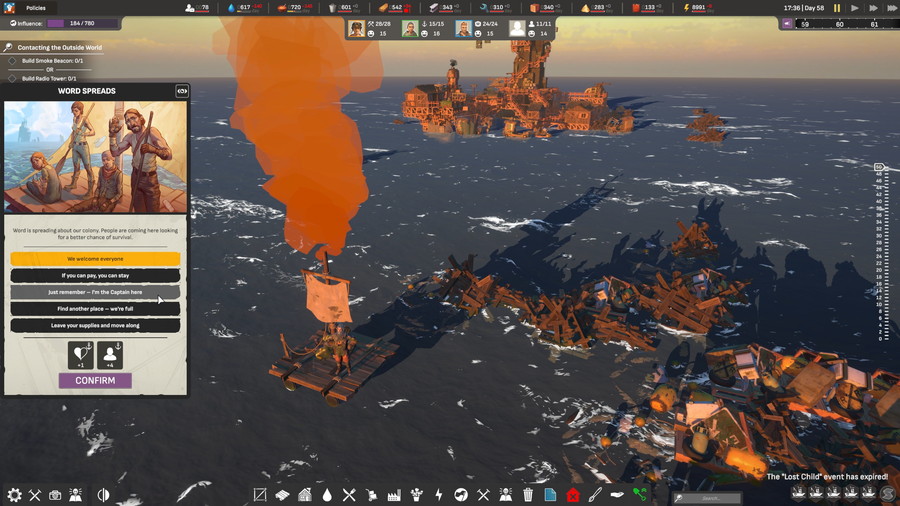Open settings via the gear icon
Viewport: 900px width, 506px height.
coord(14,495)
